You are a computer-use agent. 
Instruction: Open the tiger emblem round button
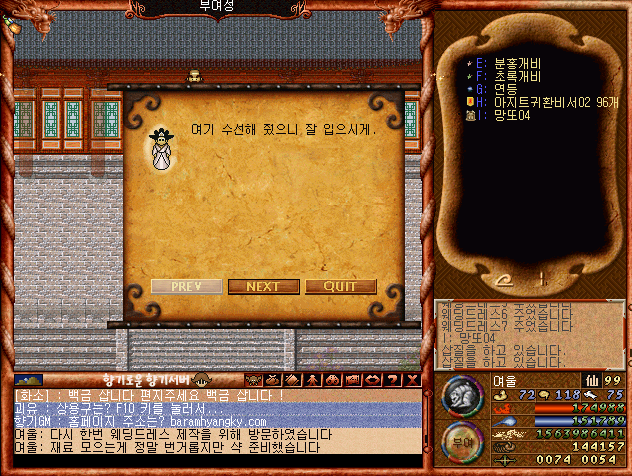click(x=460, y=395)
